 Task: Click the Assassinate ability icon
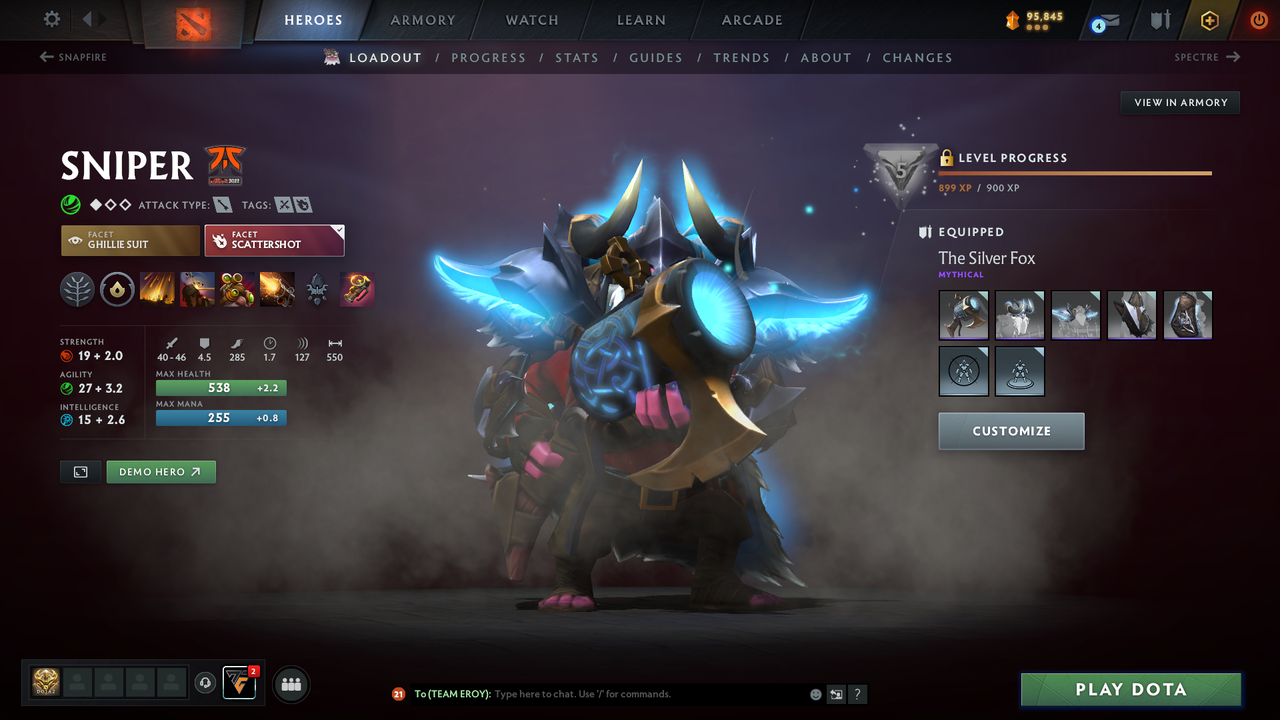277,290
